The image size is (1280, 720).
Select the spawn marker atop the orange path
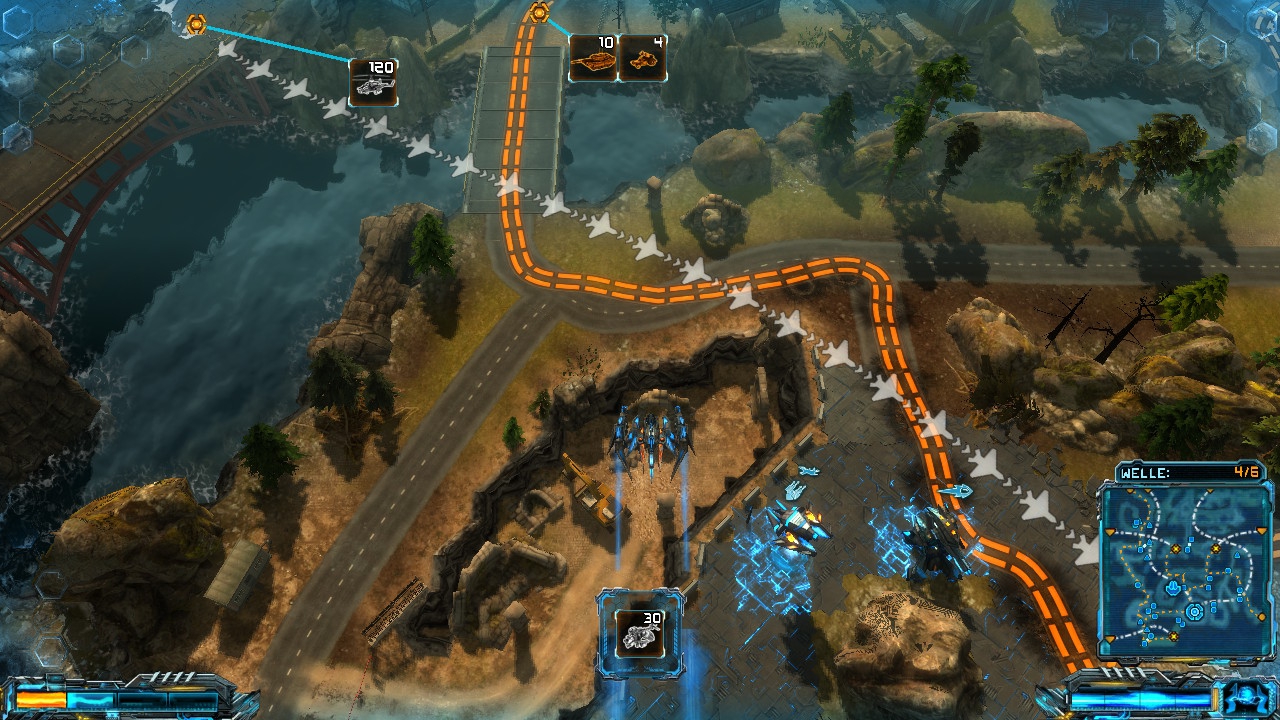pos(540,13)
